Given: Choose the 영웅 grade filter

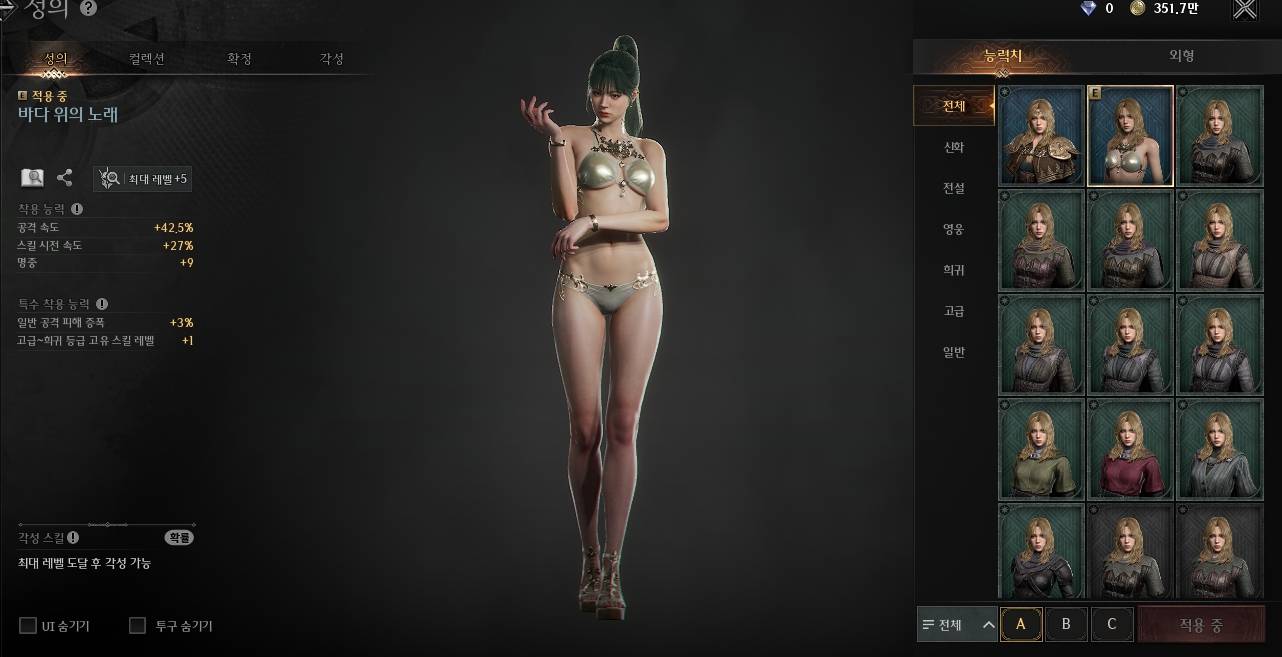Looking at the screenshot, I should pos(954,229).
